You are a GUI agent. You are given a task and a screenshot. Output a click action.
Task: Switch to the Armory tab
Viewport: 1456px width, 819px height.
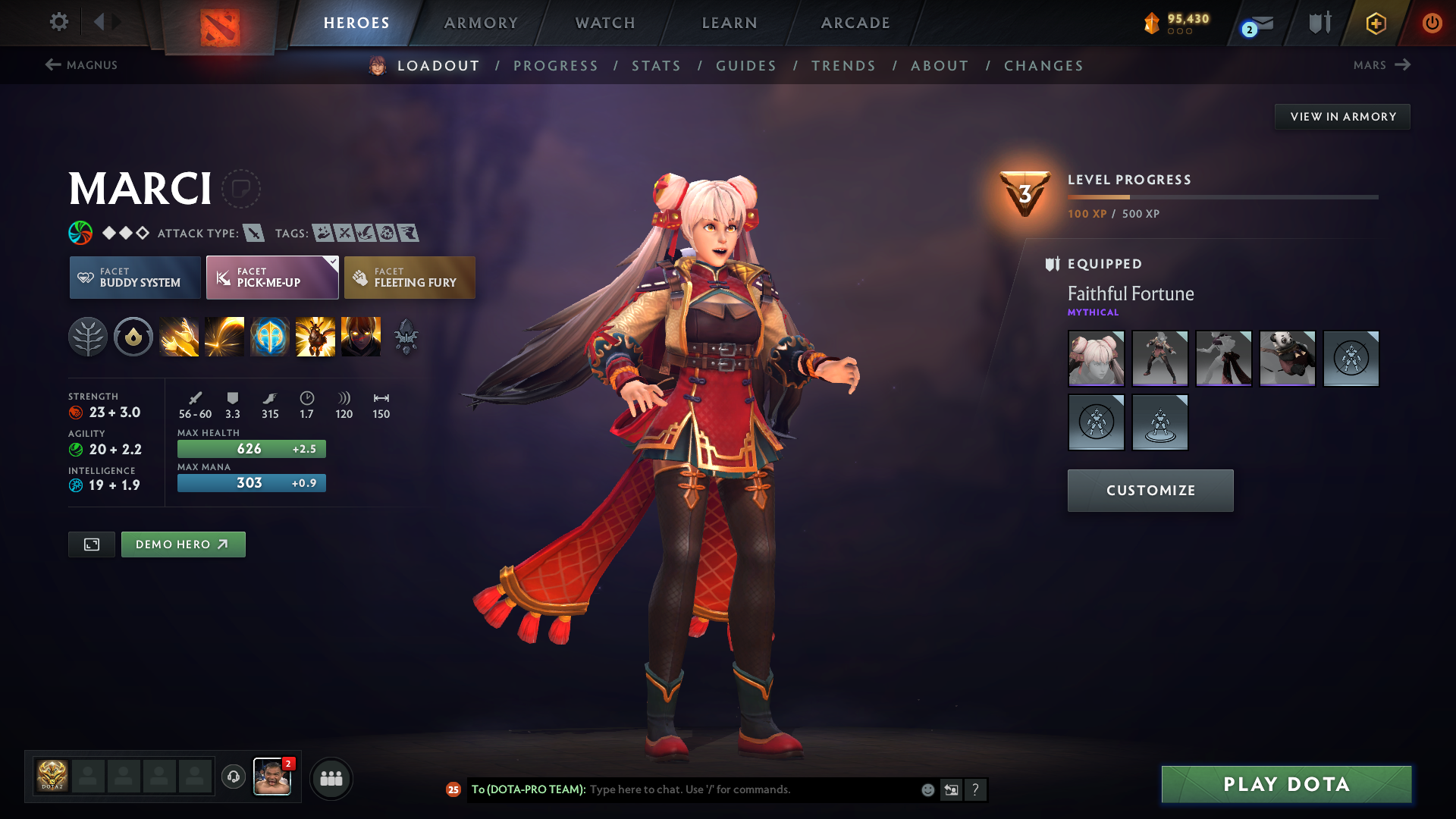point(481,23)
